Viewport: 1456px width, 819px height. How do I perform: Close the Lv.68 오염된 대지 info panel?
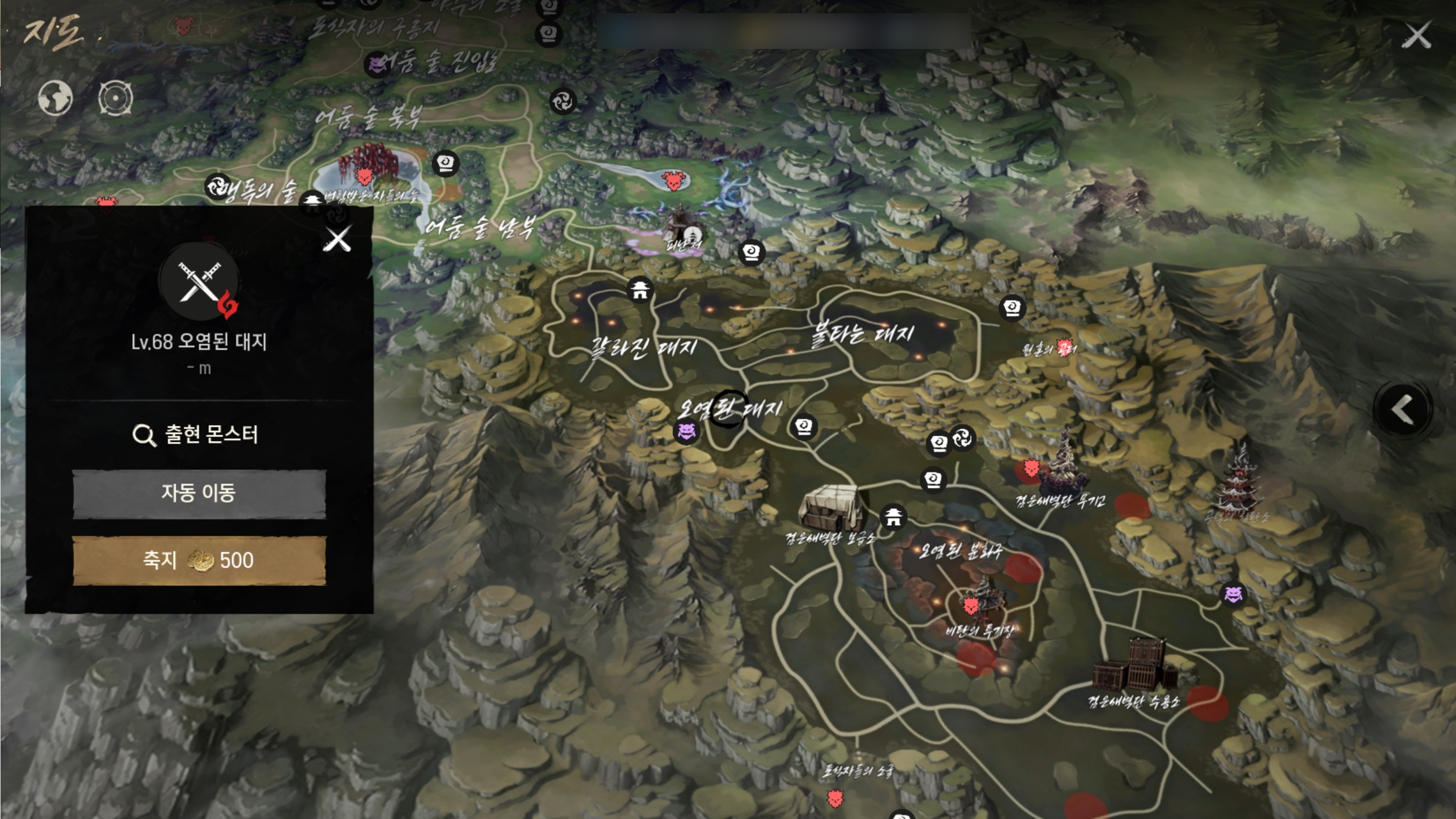click(x=338, y=240)
